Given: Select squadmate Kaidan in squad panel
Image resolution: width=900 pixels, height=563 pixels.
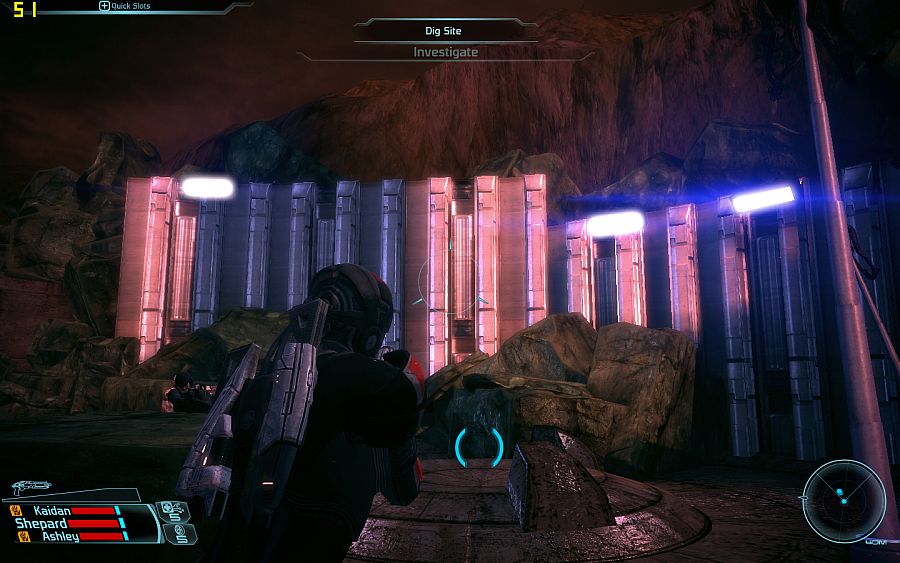Looking at the screenshot, I should click(52, 510).
